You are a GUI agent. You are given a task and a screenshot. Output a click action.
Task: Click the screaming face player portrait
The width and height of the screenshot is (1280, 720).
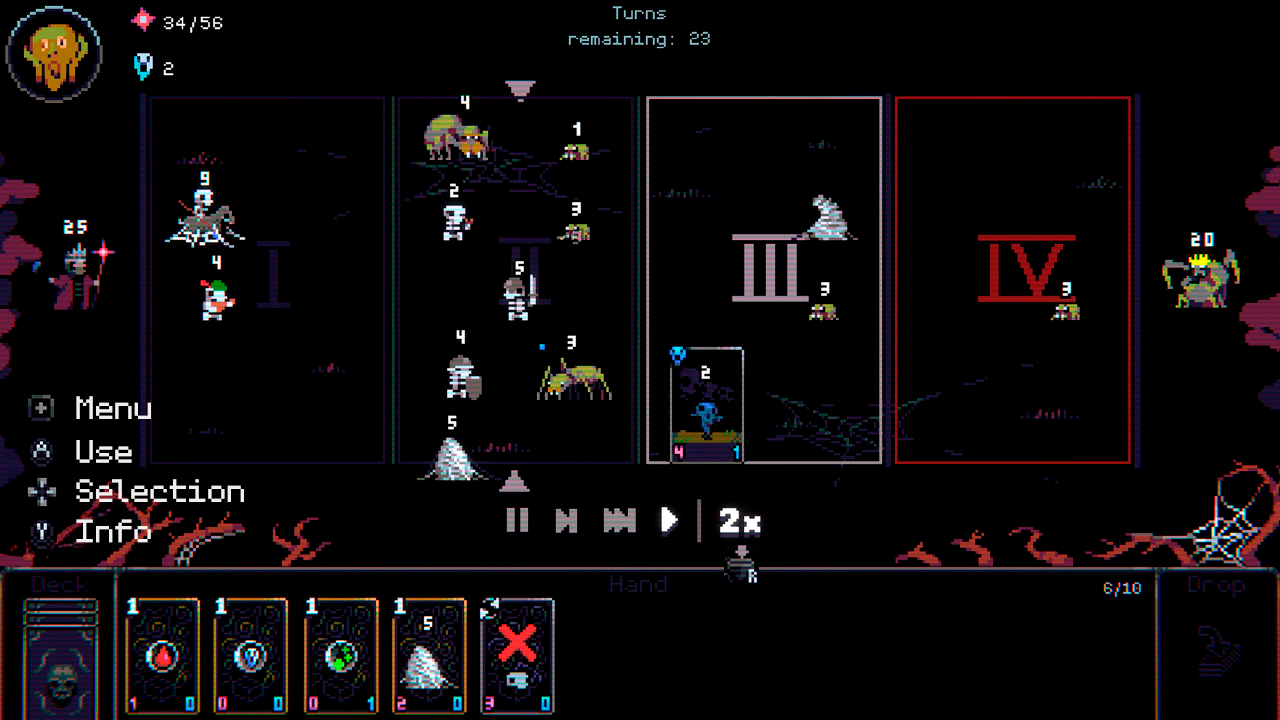click(55, 53)
